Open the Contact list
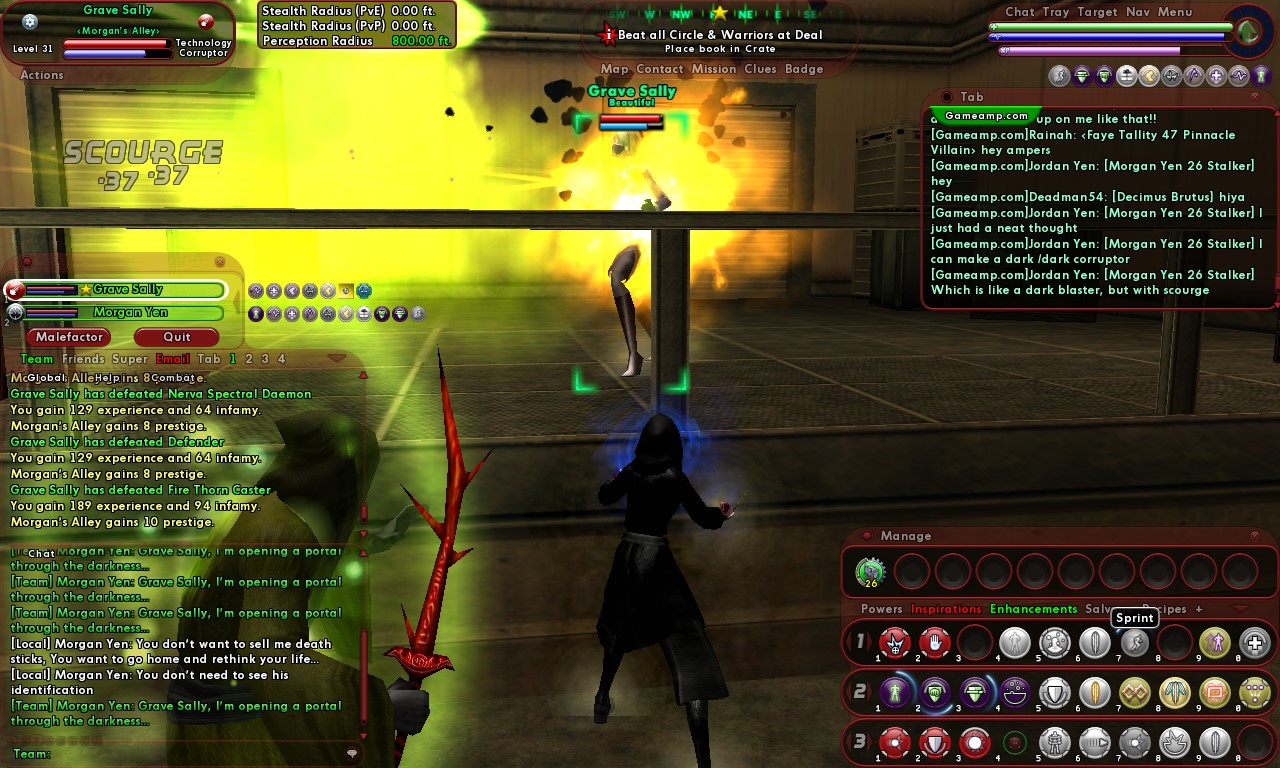The width and height of the screenshot is (1280, 768). tap(659, 69)
